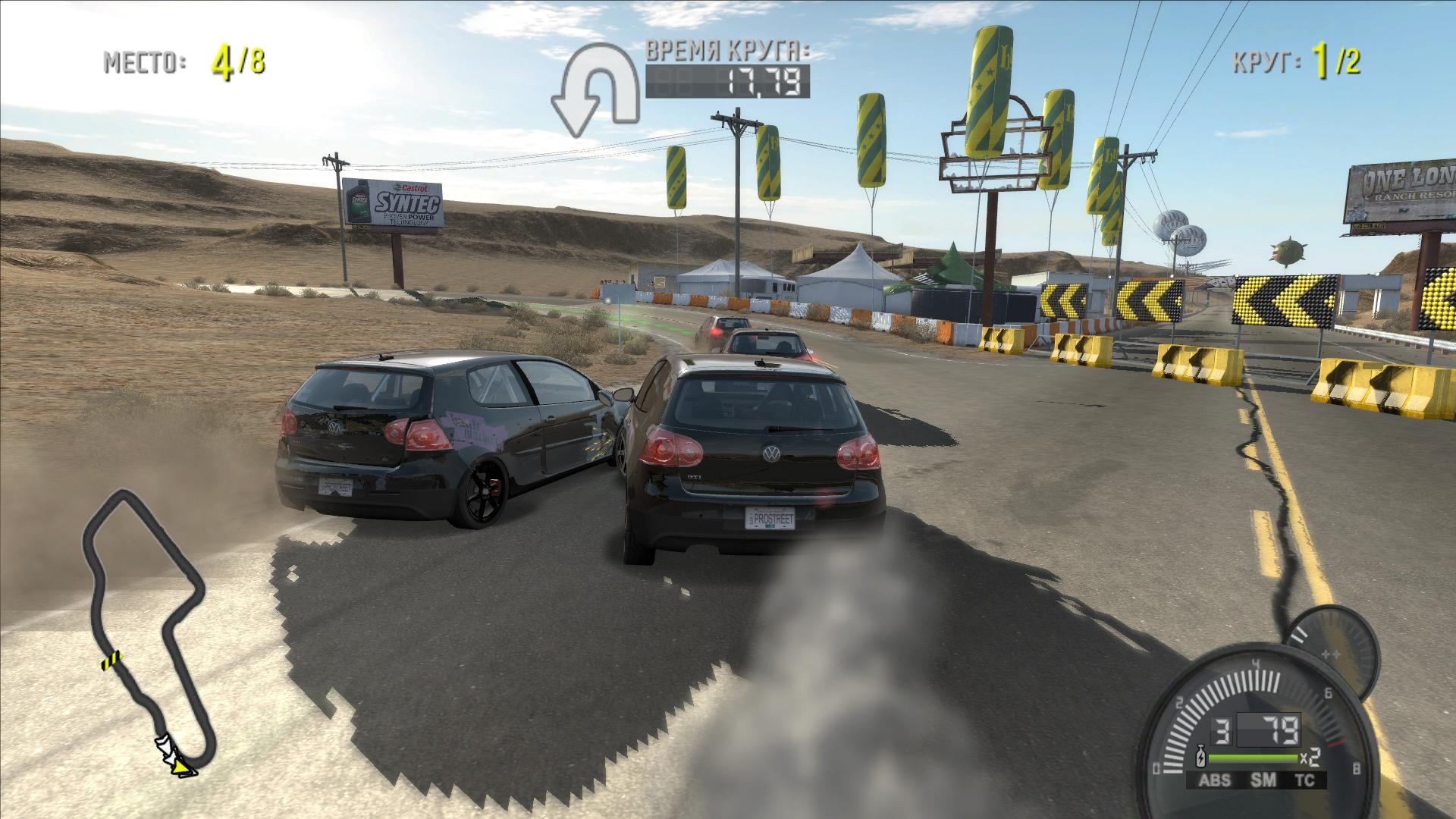Click the striped start line marker on minimap
The width and height of the screenshot is (1456, 819).
point(111,660)
